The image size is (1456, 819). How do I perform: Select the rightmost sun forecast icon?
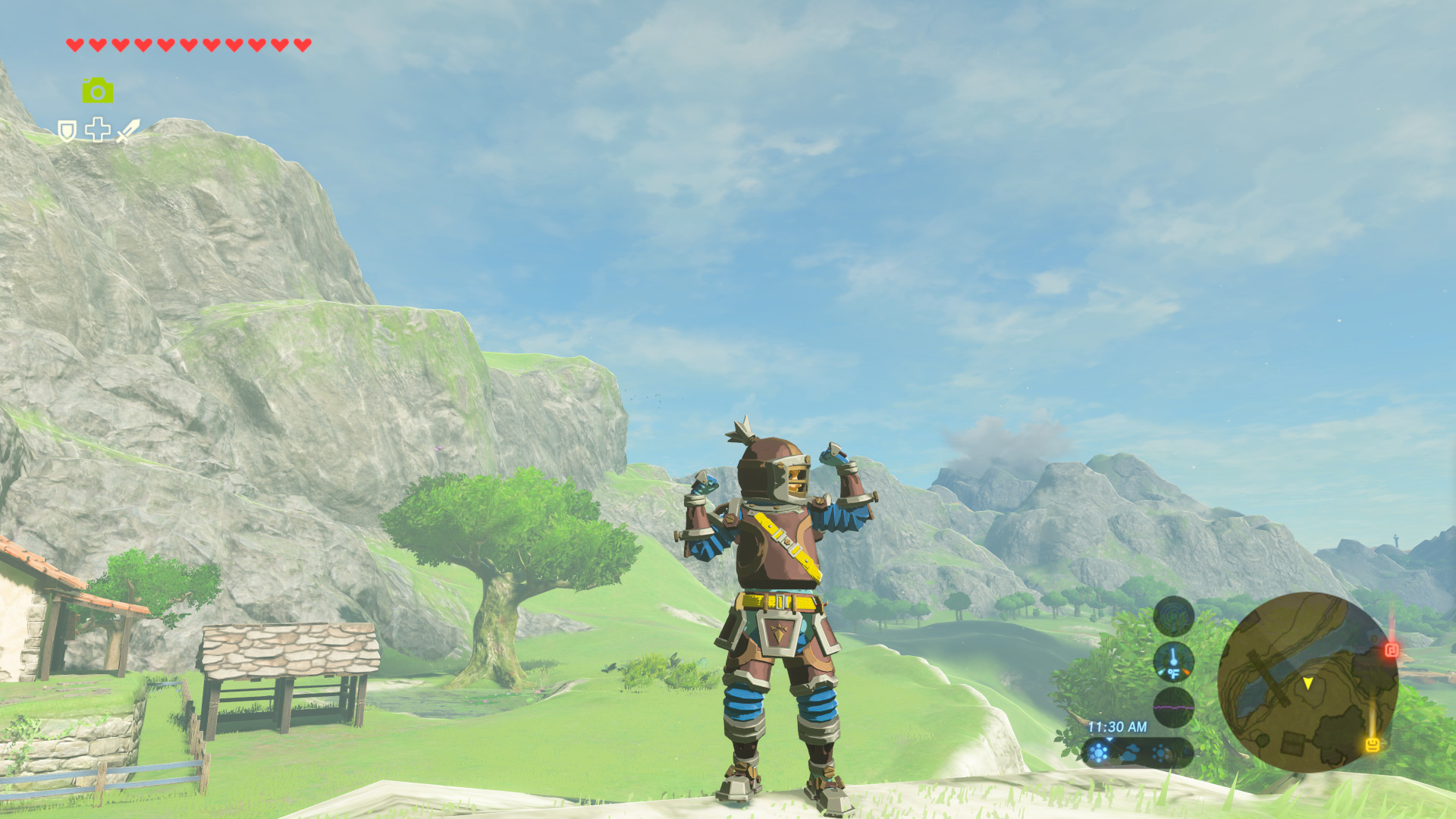coord(1159,752)
